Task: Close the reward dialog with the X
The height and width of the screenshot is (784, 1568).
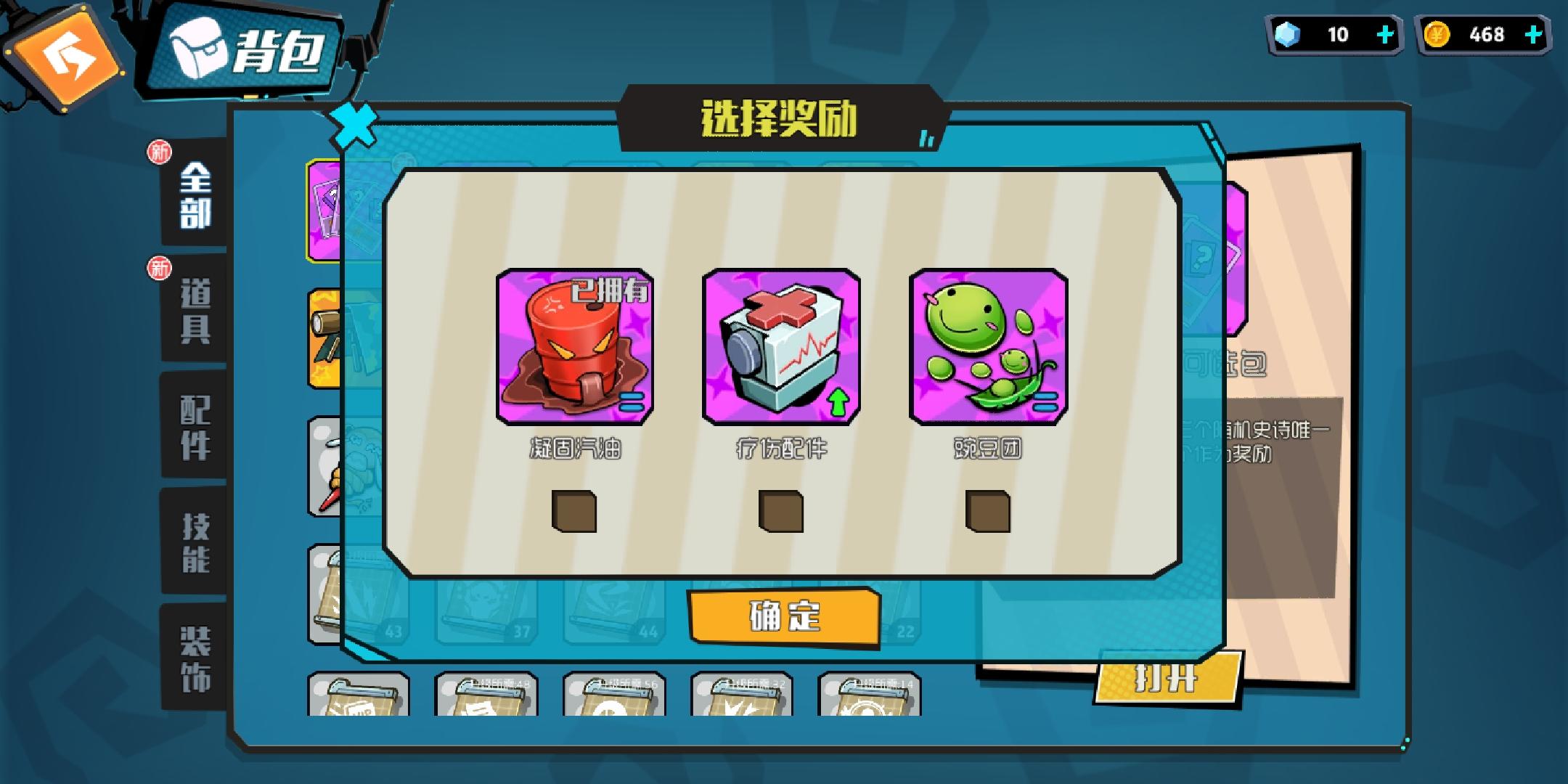Action: (x=354, y=125)
